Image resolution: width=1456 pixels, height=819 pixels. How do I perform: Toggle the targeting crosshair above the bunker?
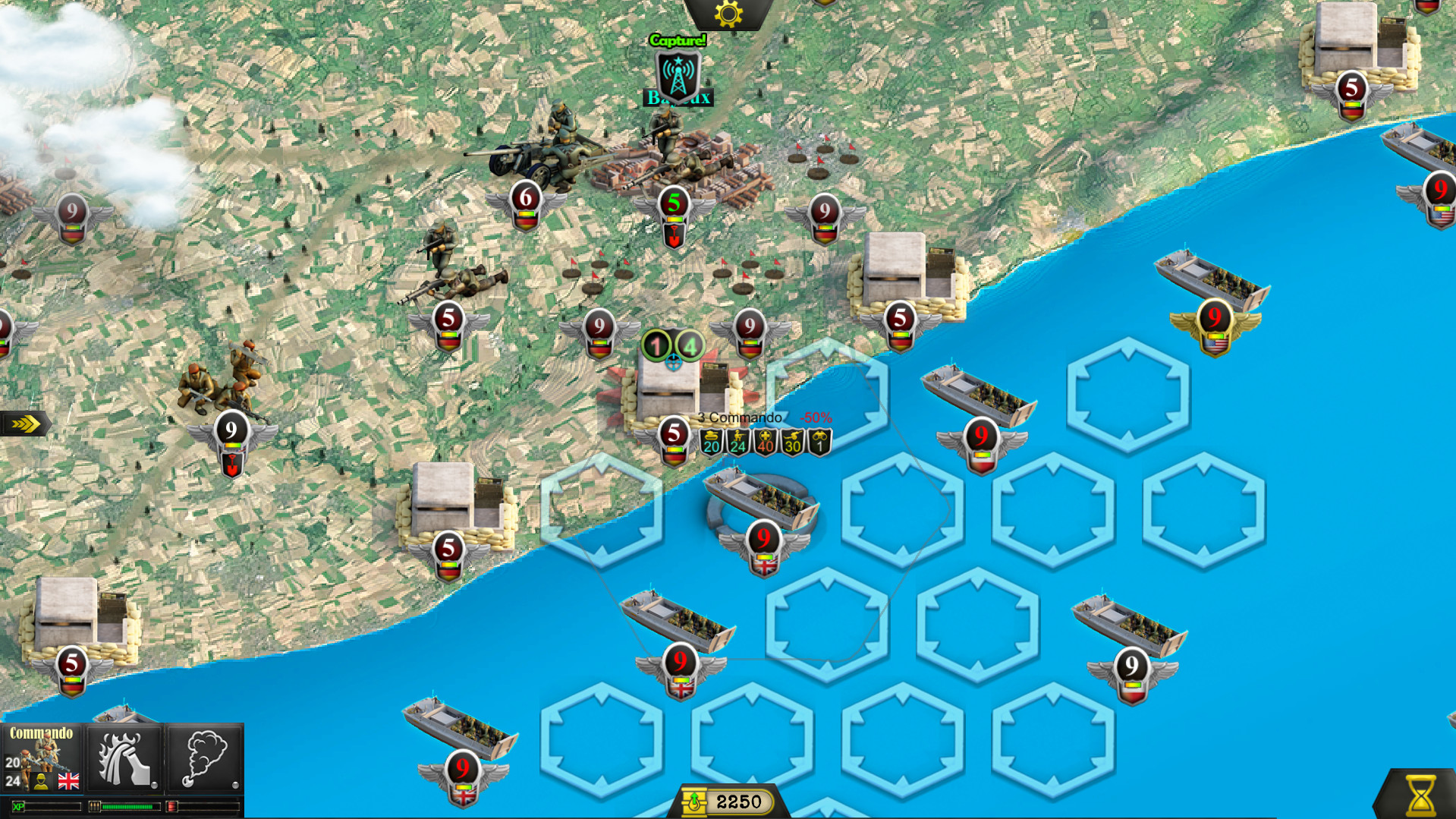coord(673,362)
